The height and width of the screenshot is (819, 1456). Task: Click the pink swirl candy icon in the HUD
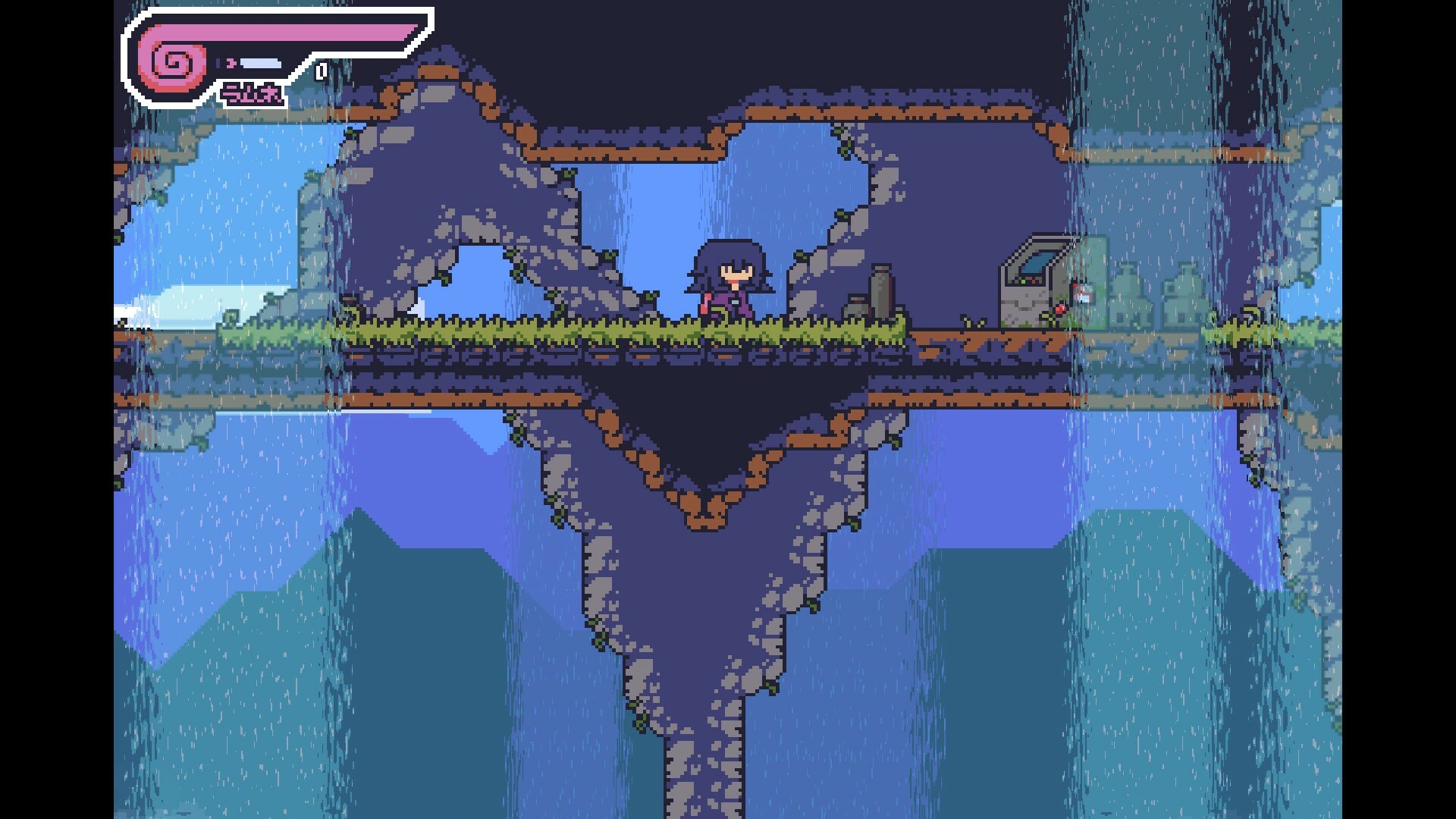pos(171,64)
